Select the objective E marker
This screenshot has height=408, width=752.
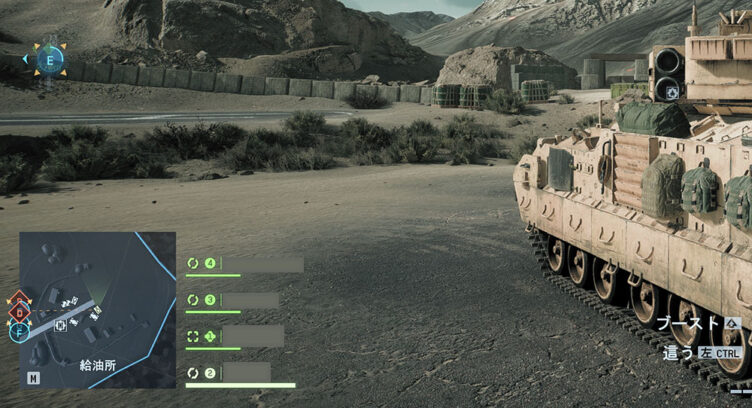[x=49, y=59]
